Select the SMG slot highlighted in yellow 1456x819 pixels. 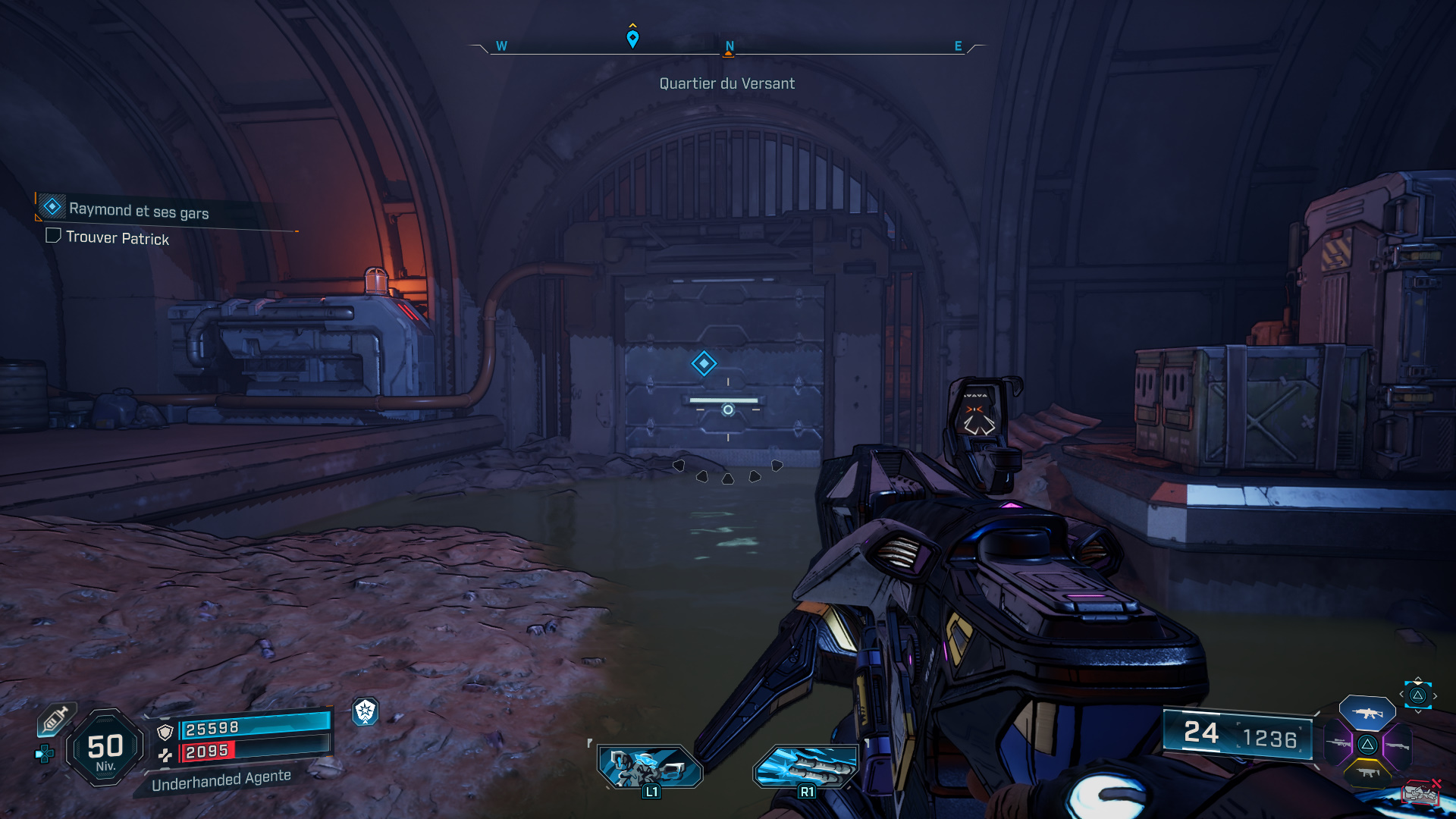pyautogui.click(x=1367, y=773)
